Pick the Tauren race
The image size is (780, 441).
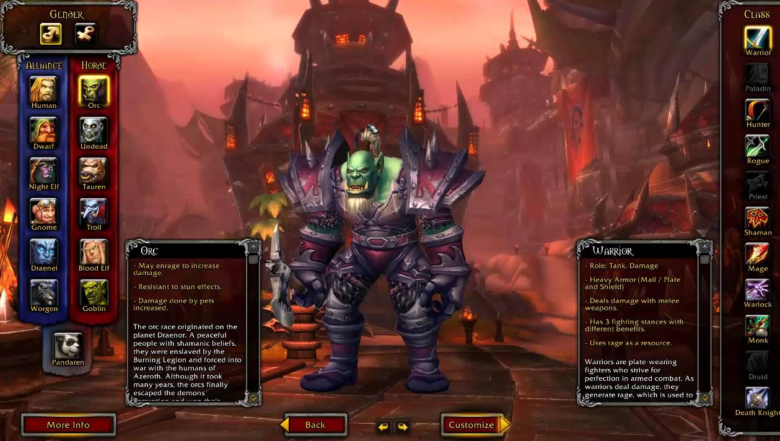coord(94,171)
